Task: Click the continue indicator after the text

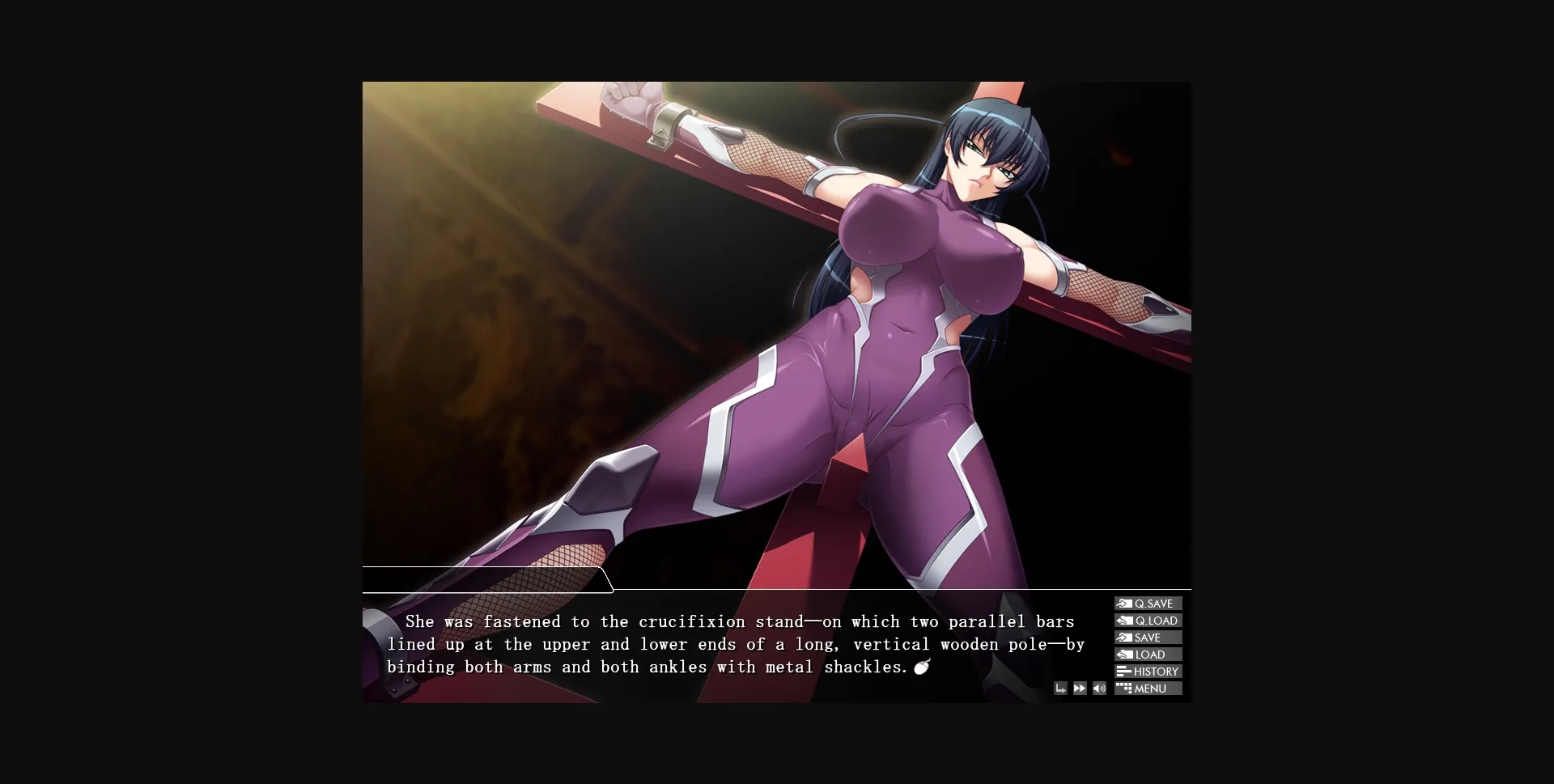Action: (923, 667)
